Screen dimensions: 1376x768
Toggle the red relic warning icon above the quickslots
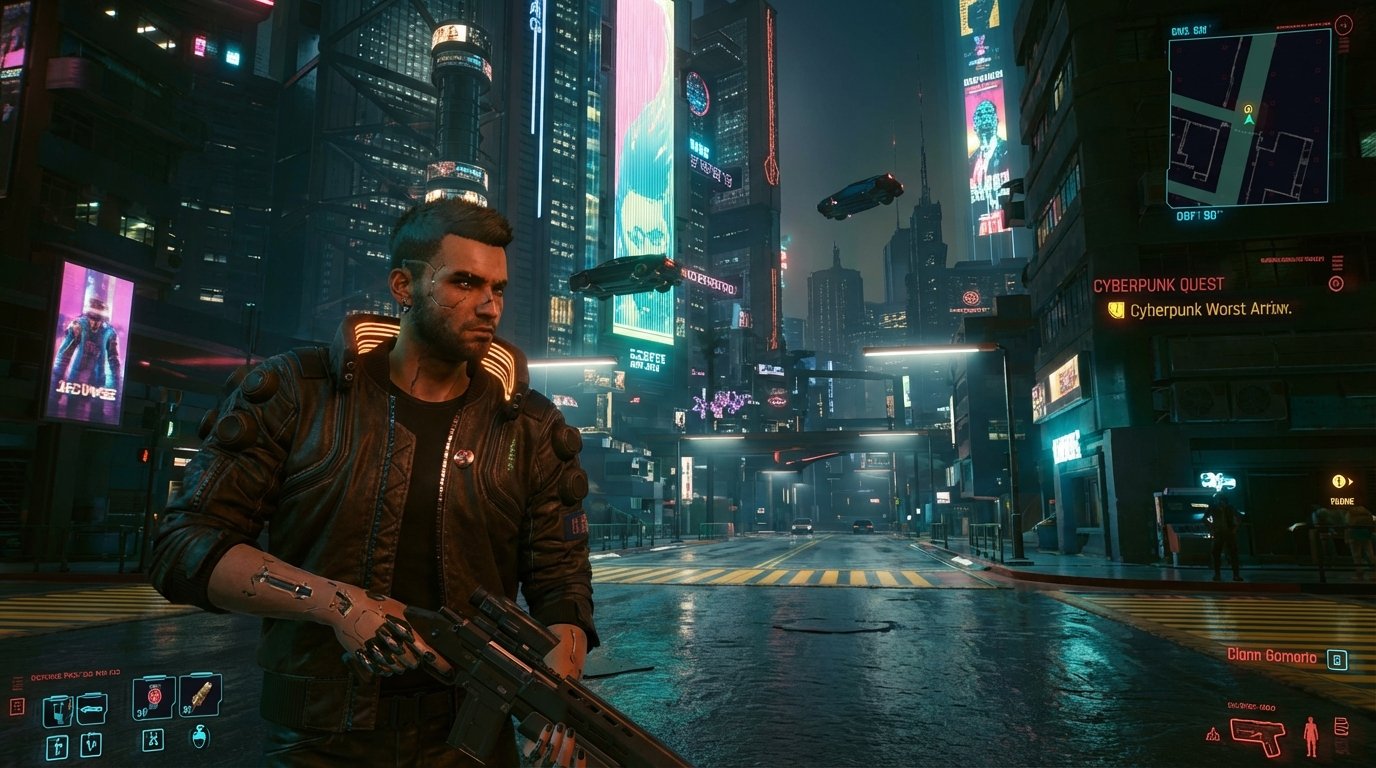(17, 704)
